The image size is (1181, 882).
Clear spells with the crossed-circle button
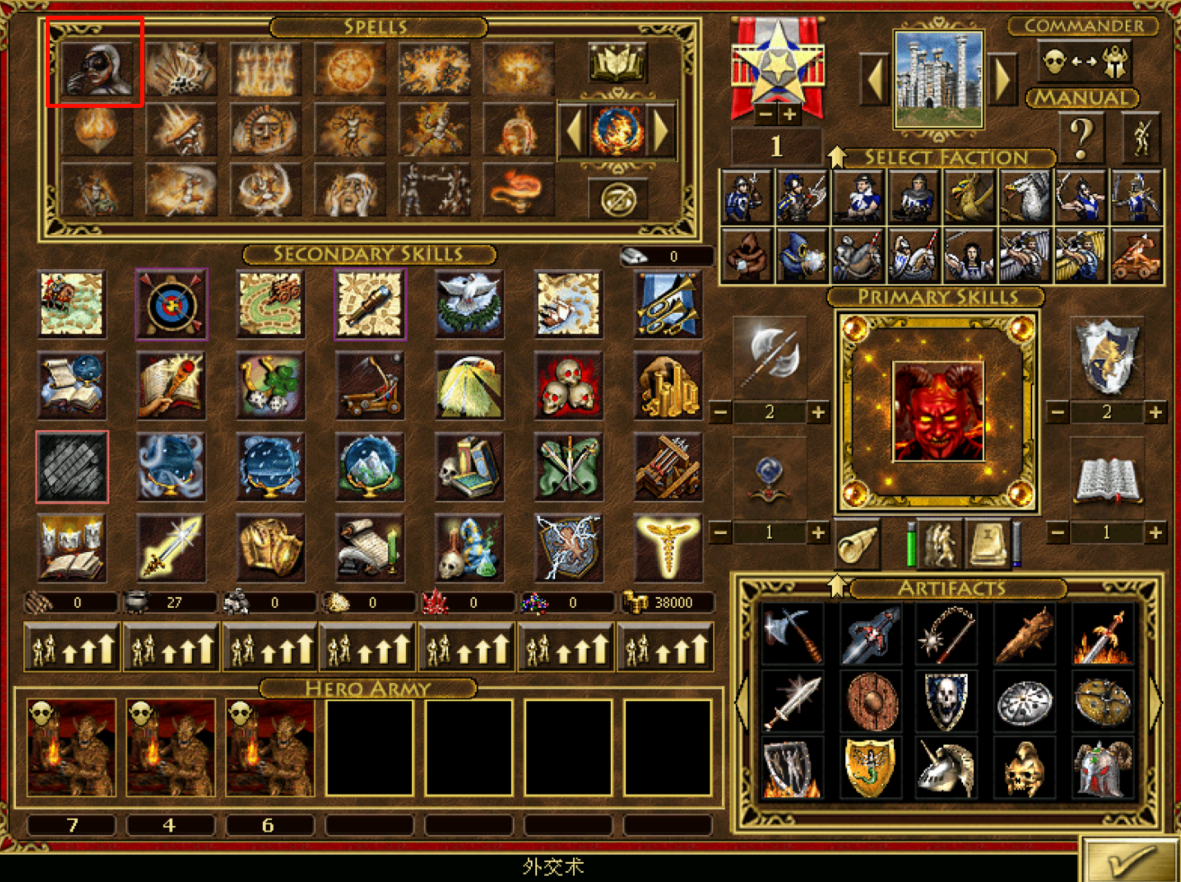(617, 199)
